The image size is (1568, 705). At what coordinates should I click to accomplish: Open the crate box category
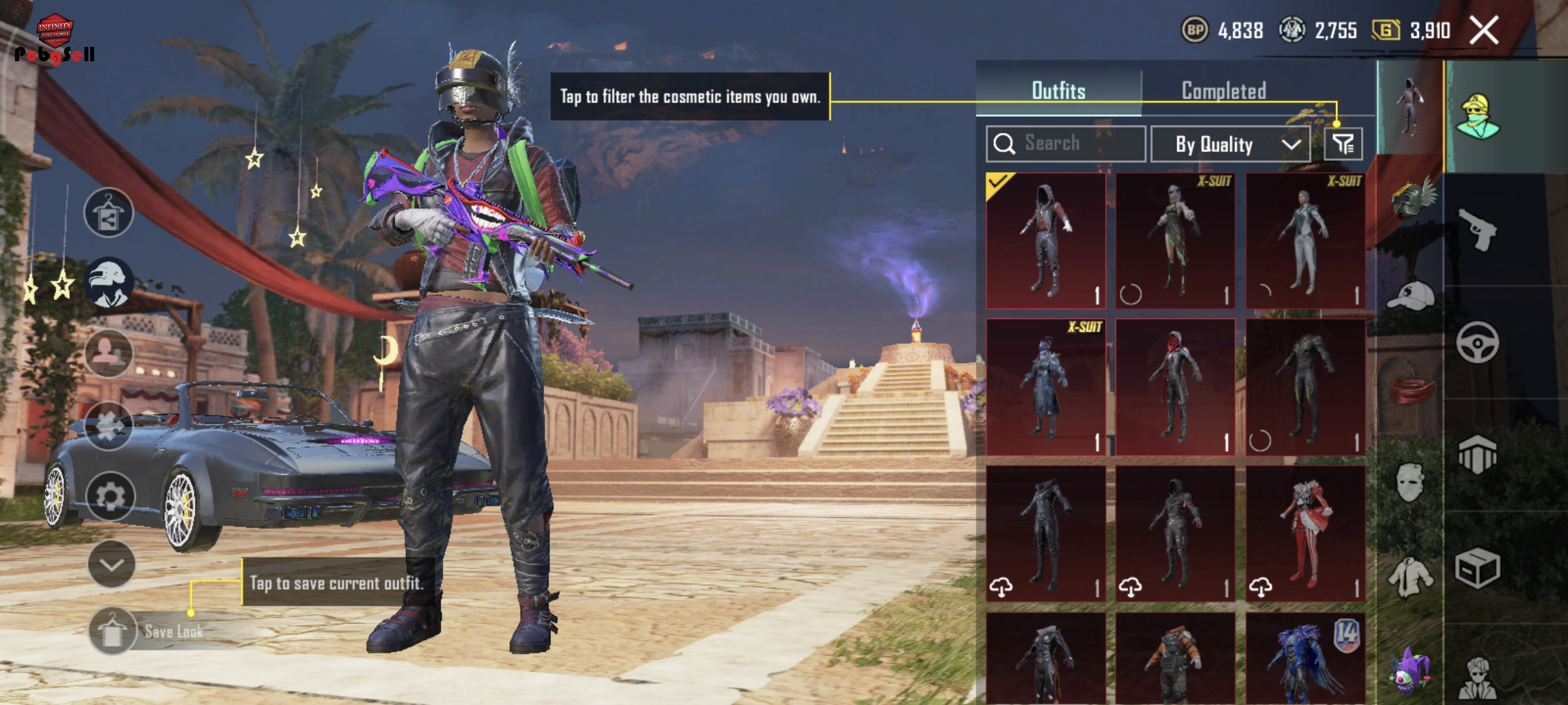pos(1477,568)
